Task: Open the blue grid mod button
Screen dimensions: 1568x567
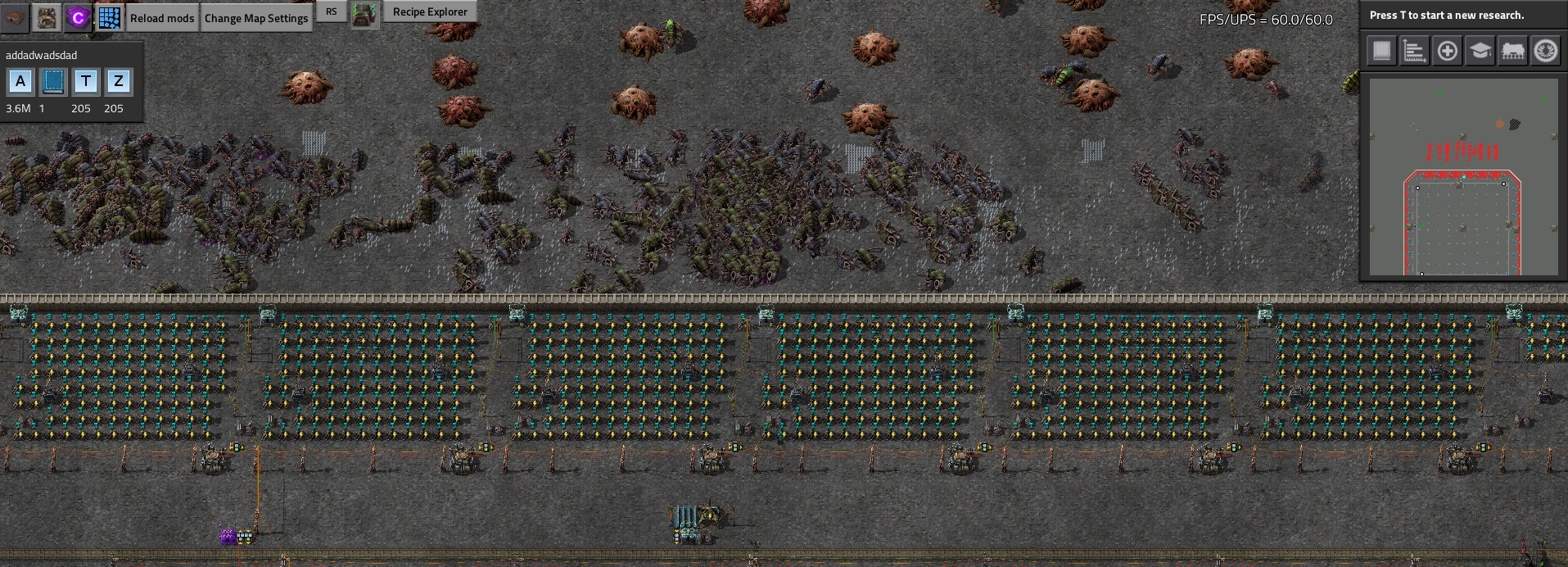Action: coord(109,17)
